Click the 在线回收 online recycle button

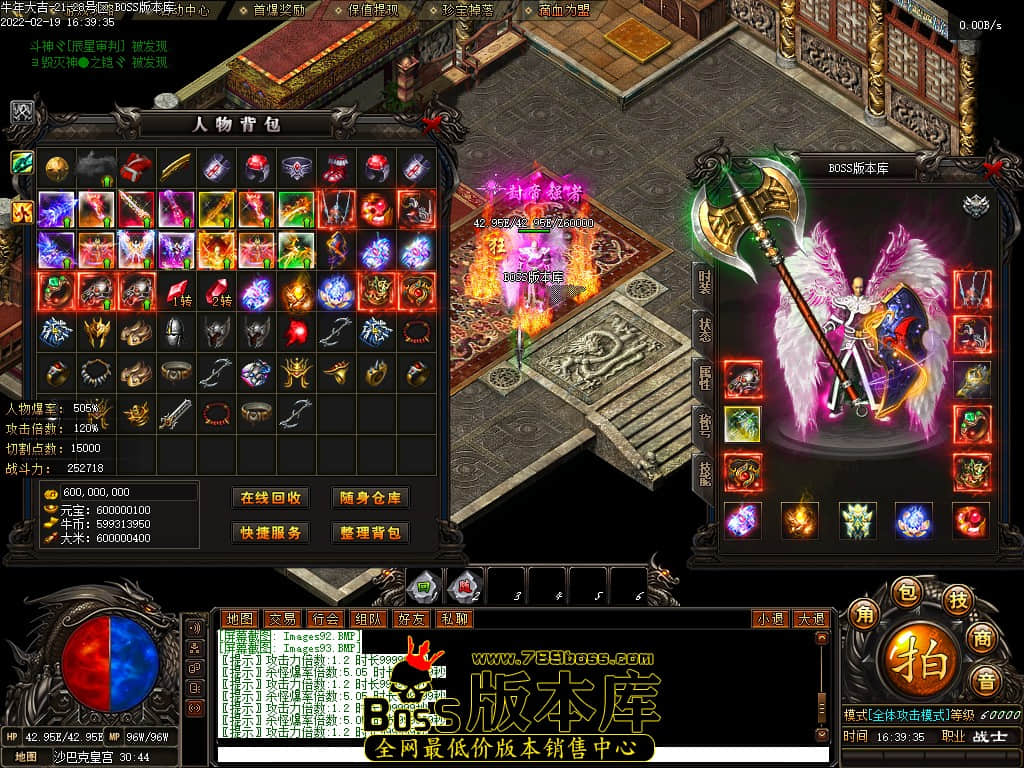pyautogui.click(x=270, y=498)
